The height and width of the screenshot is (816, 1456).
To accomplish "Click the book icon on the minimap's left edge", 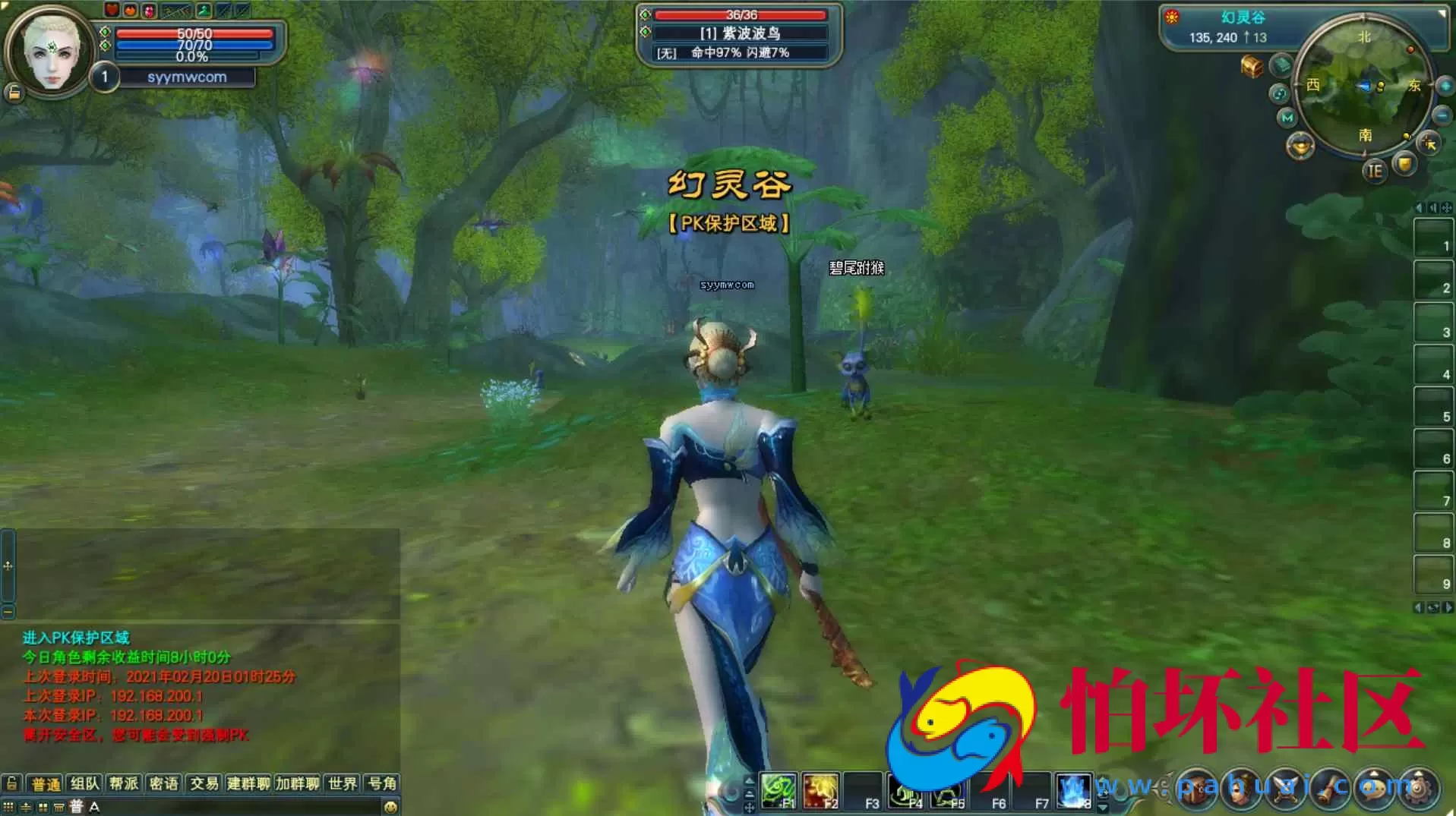I will (1281, 66).
